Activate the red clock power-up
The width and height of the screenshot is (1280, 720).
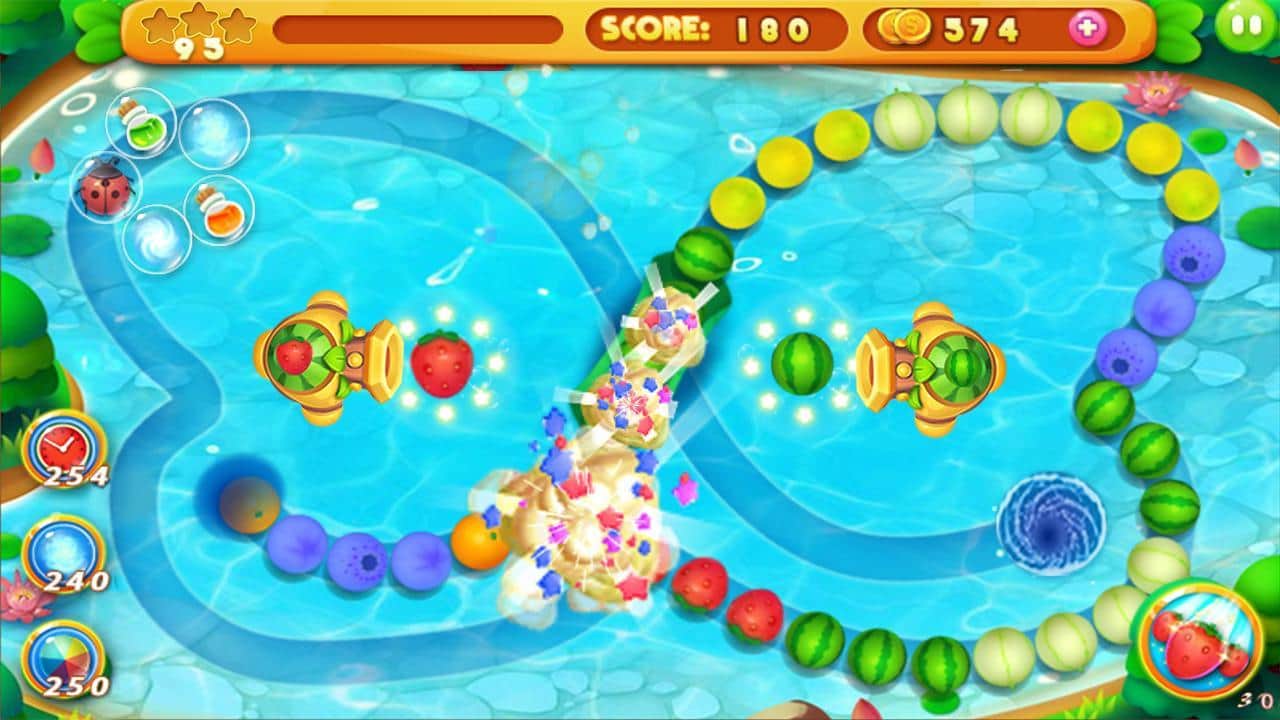tap(63, 447)
